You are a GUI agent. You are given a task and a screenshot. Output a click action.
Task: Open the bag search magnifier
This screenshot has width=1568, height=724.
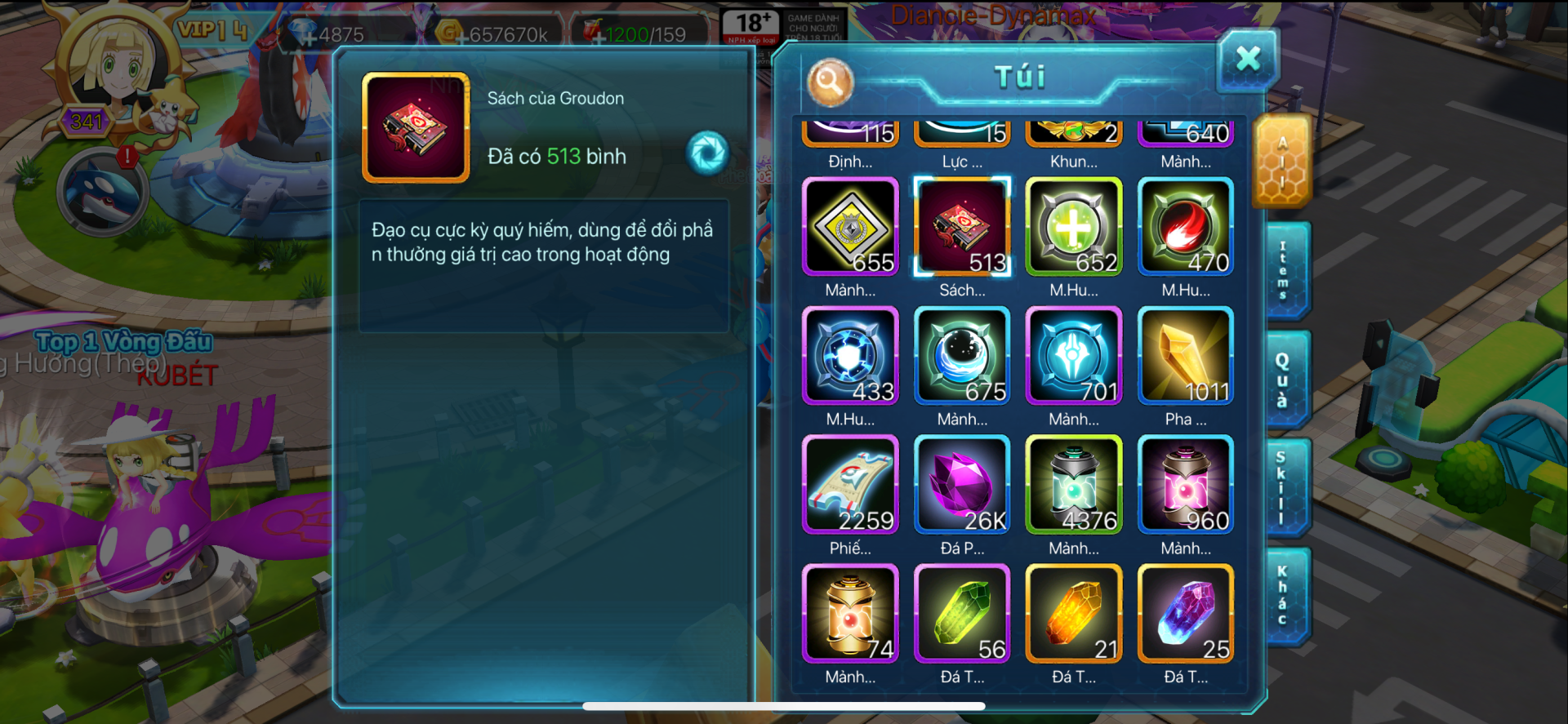(x=830, y=82)
